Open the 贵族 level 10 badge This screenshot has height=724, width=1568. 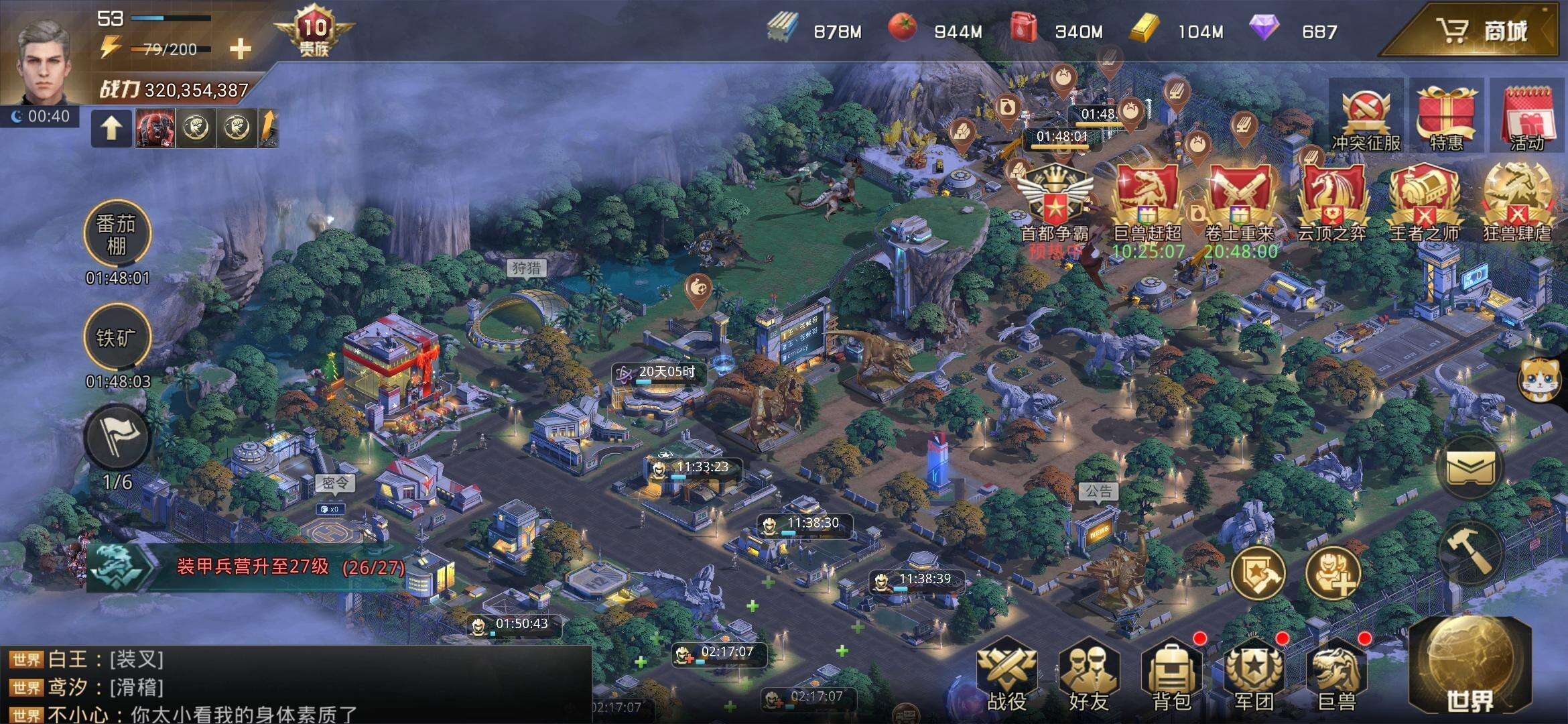(314, 34)
